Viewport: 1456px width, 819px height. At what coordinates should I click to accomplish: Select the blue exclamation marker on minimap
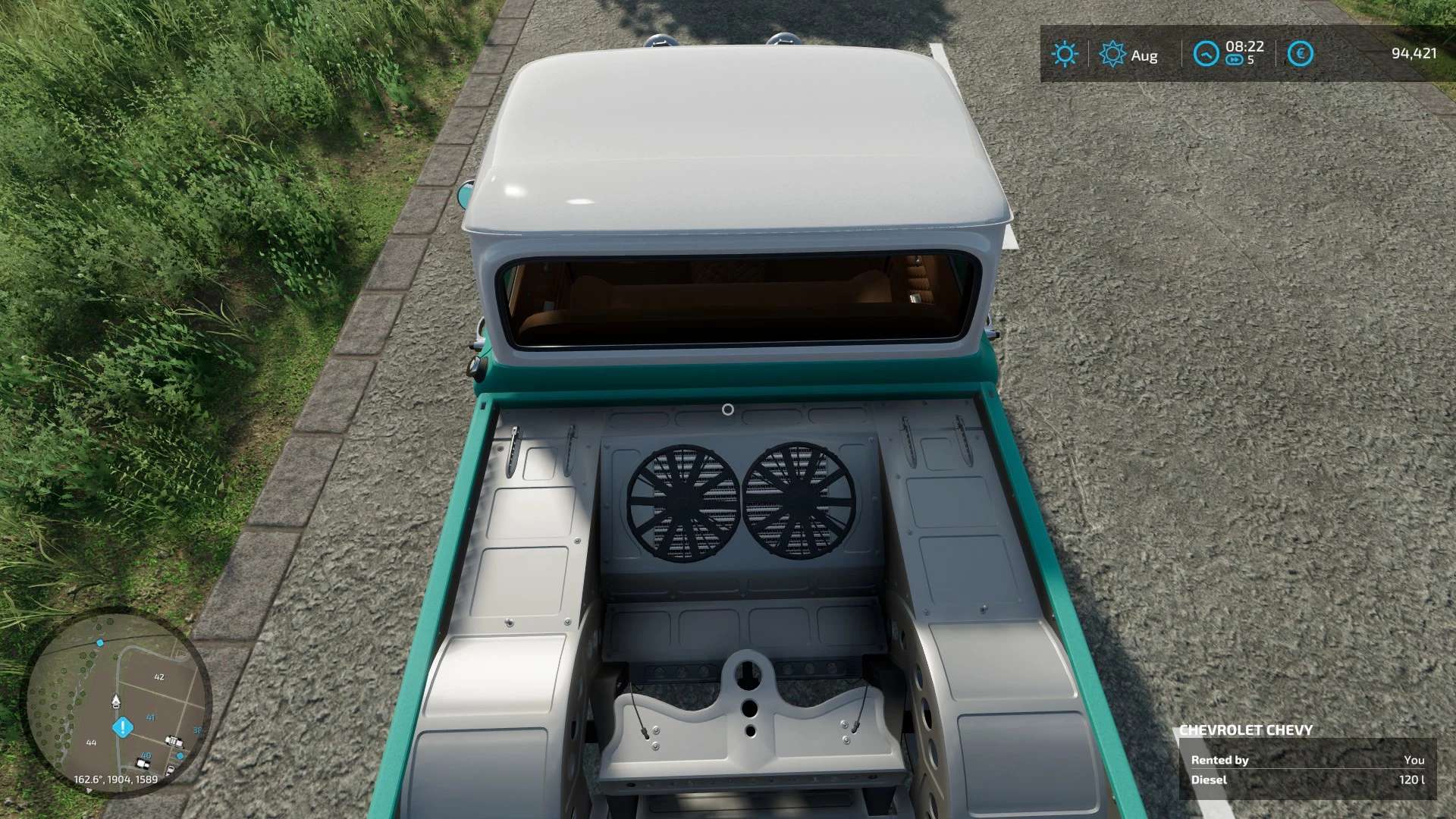(123, 728)
